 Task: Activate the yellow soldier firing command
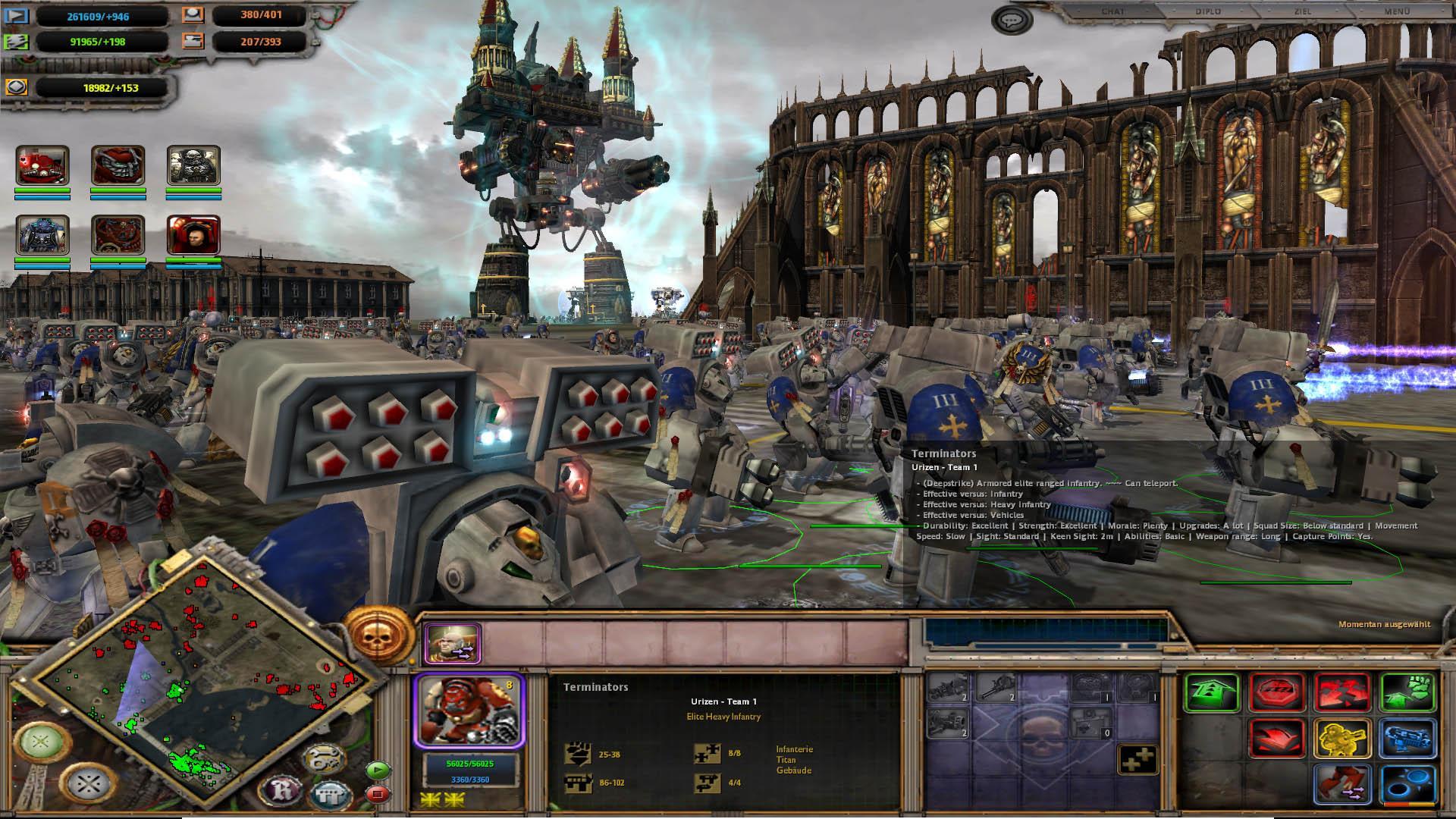[1342, 738]
